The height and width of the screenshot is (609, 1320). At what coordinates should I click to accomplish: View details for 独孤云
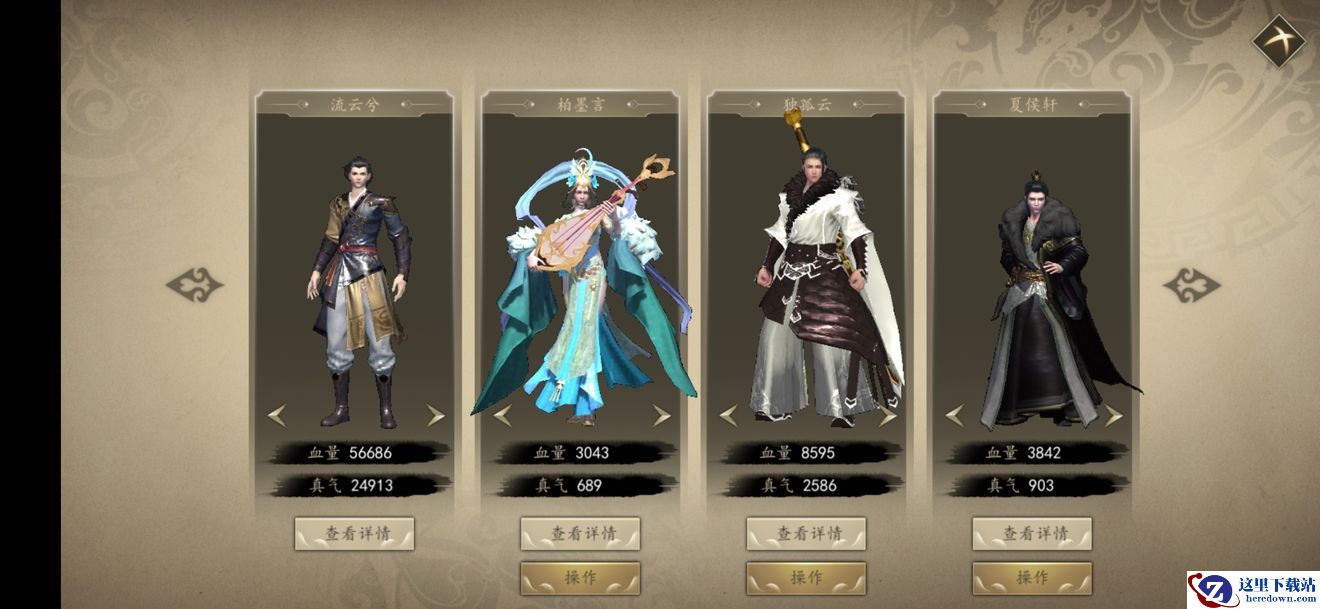point(806,534)
